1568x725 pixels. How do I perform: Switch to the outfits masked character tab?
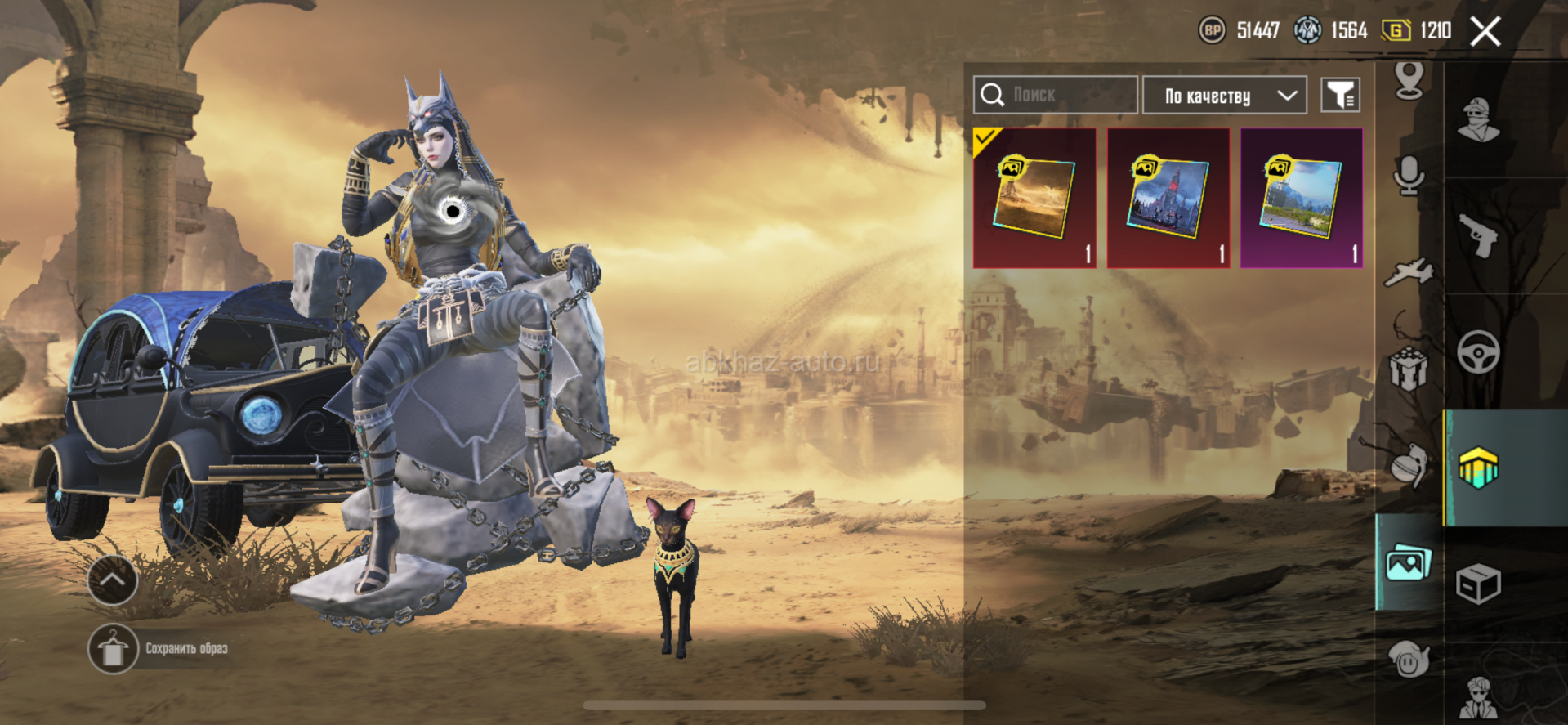pos(1479,120)
